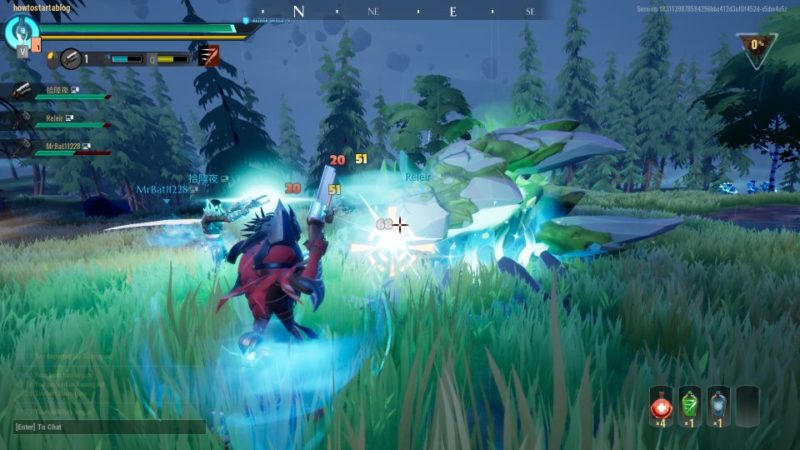Select the red health potion slot
The image size is (800, 450).
(x=661, y=406)
